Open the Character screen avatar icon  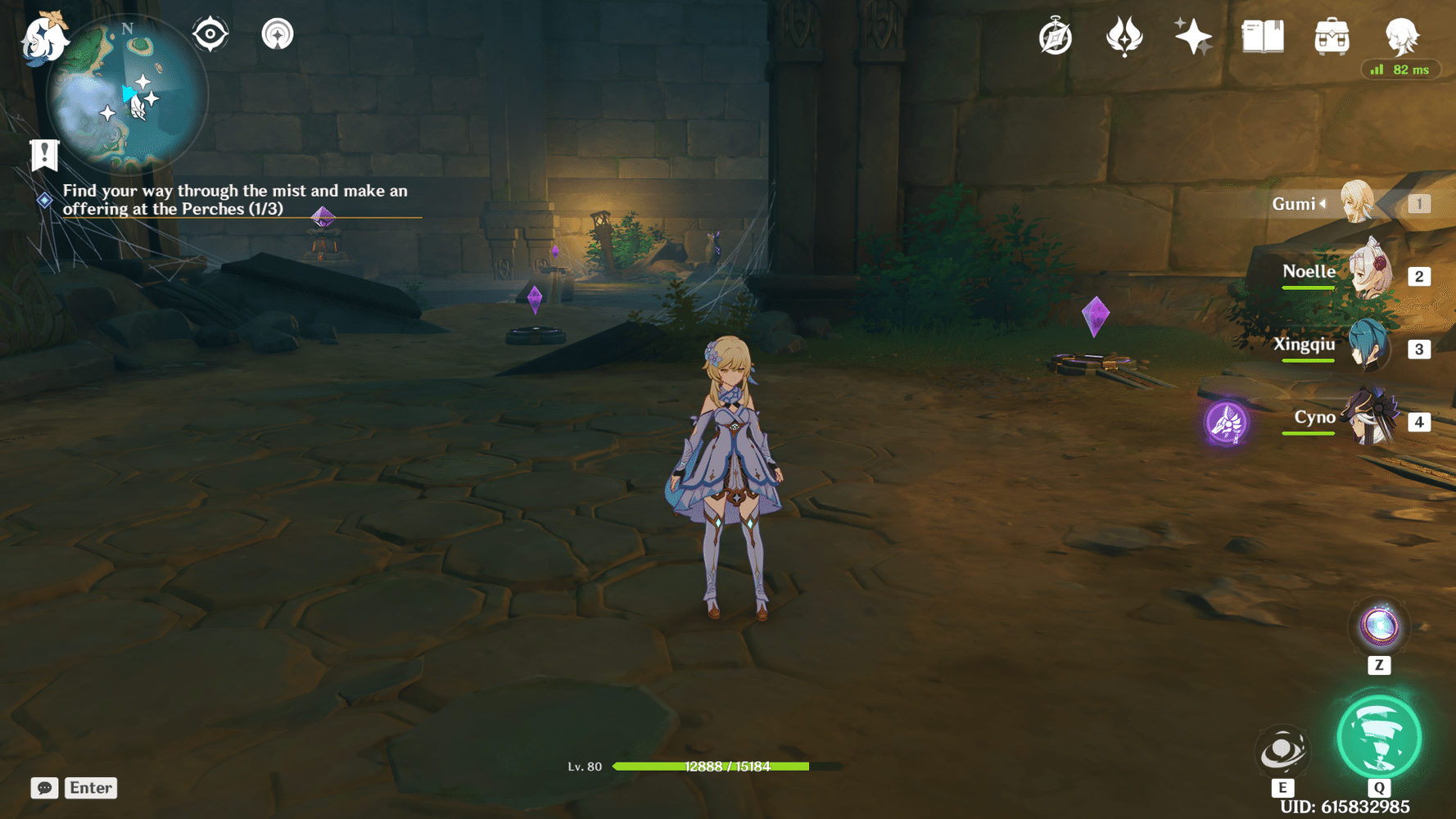pyautogui.click(x=1402, y=34)
